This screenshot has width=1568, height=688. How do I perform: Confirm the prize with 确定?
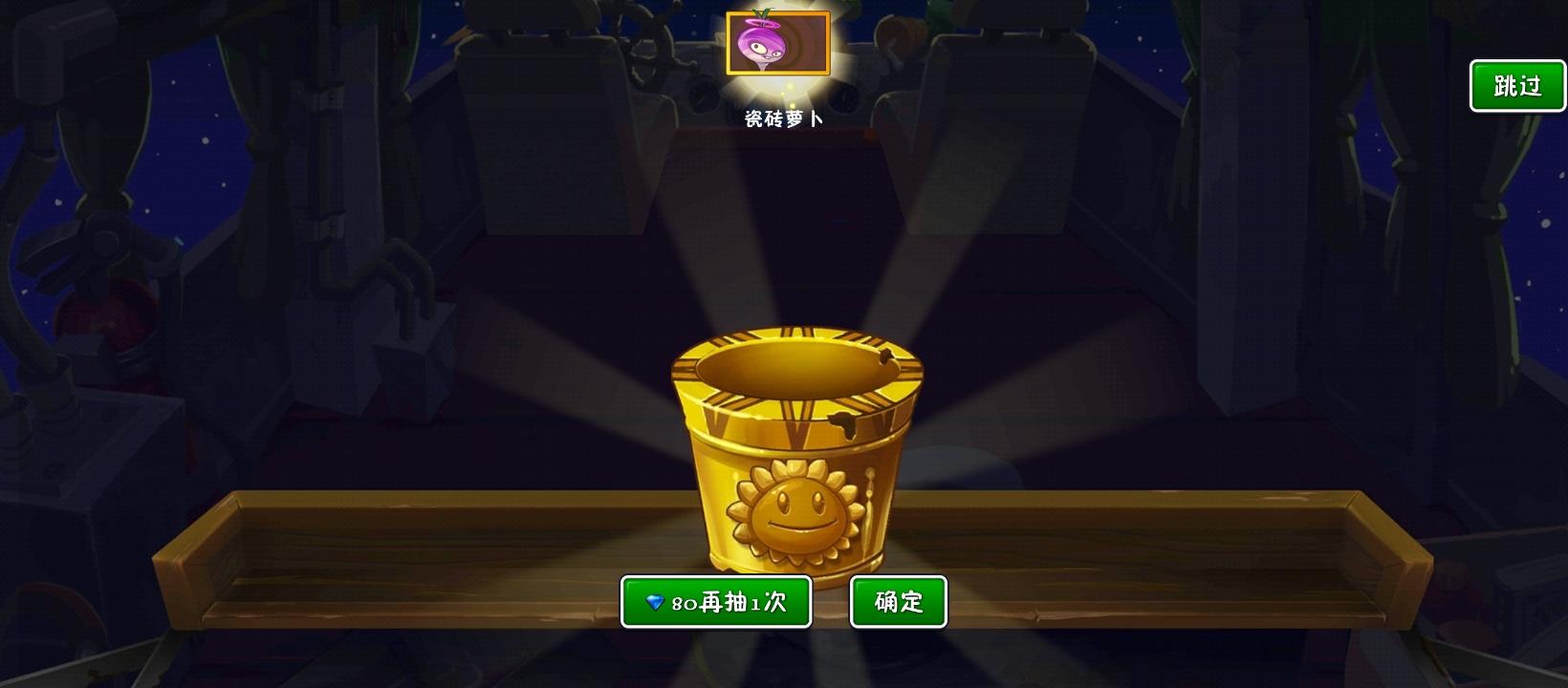(897, 601)
